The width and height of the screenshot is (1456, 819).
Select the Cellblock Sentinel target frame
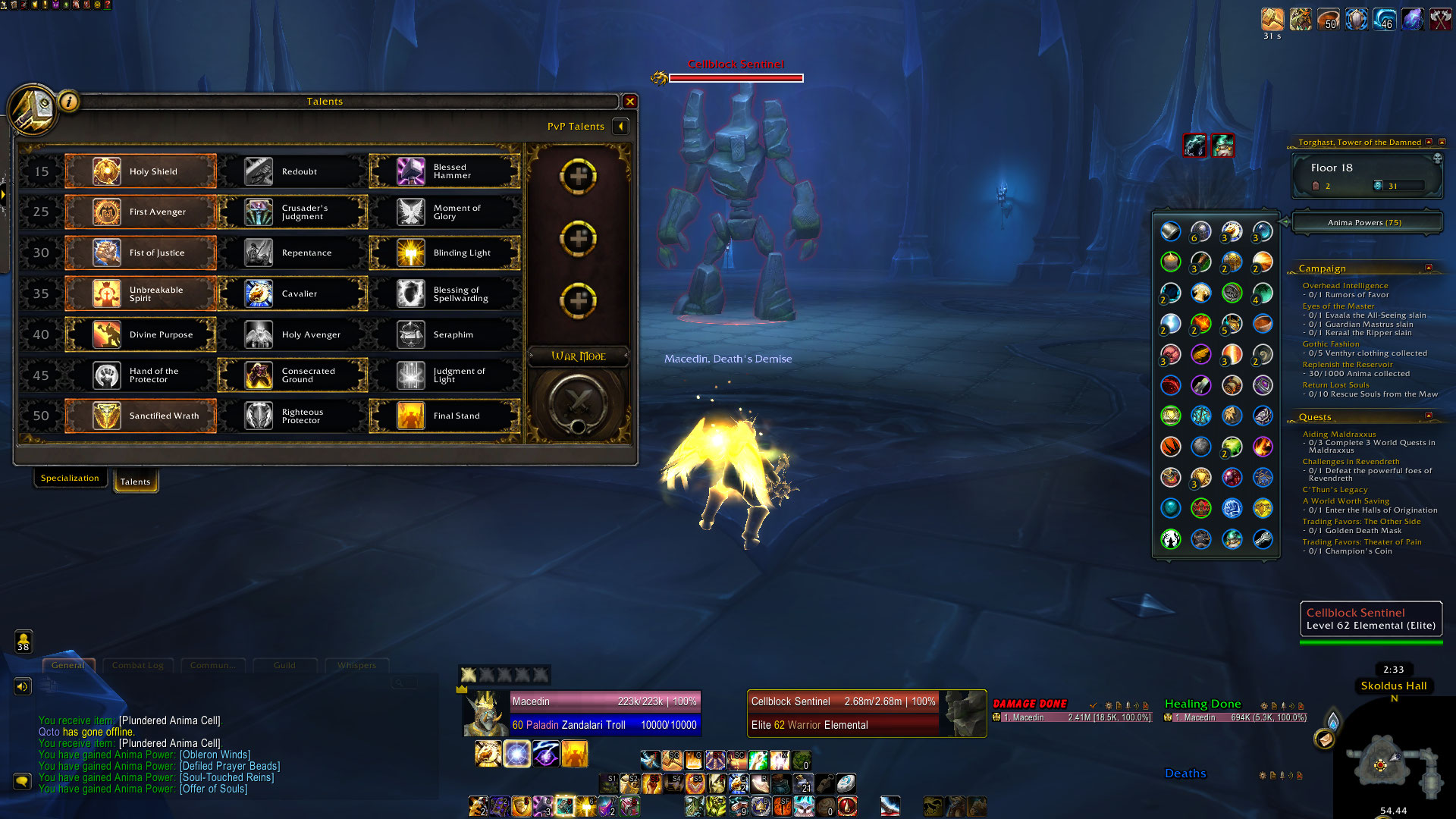click(866, 714)
